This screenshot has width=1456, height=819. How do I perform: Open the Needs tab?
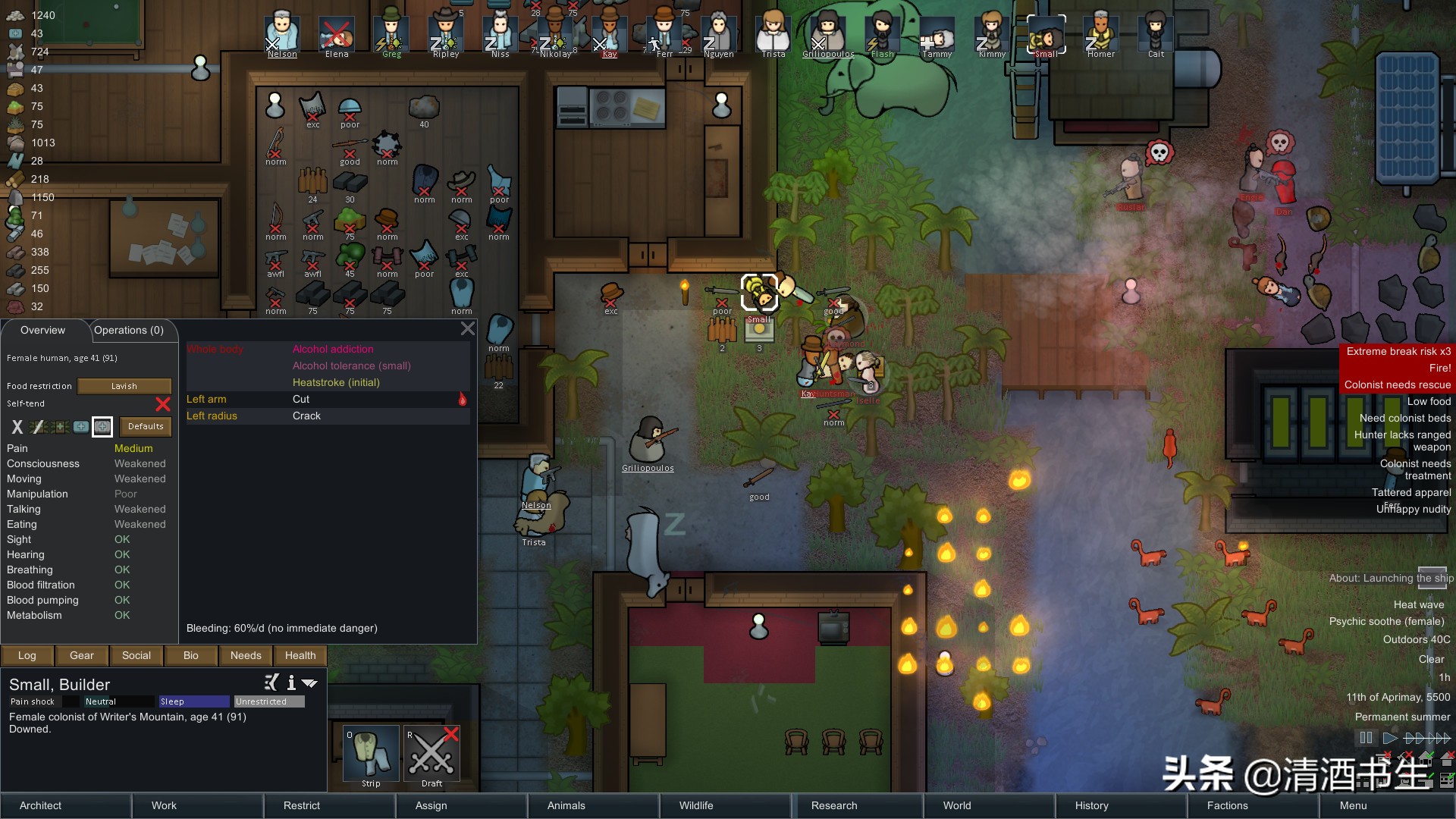point(246,655)
